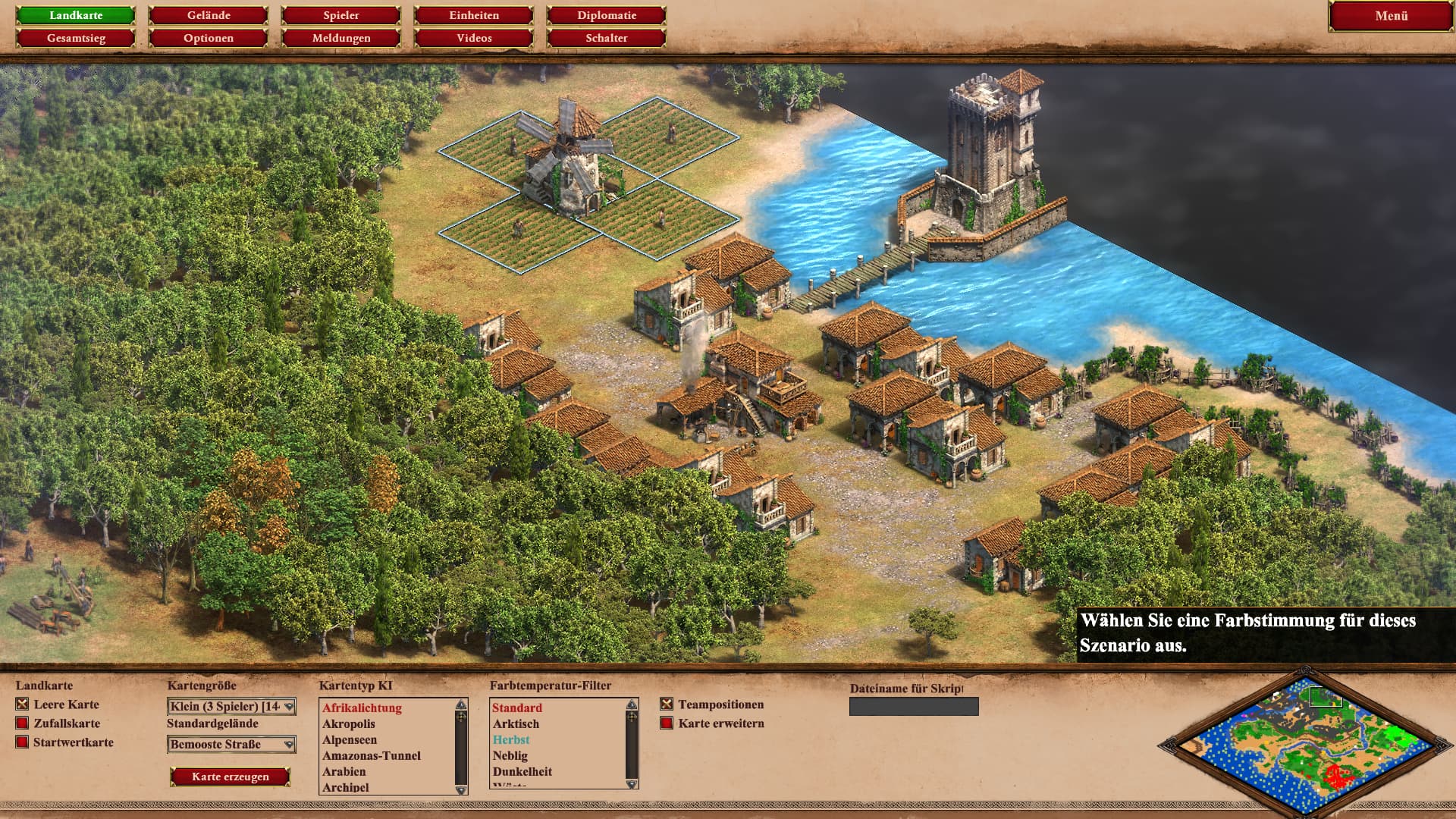Open the Einheiten tab
The height and width of the screenshot is (819, 1456).
coord(474,15)
